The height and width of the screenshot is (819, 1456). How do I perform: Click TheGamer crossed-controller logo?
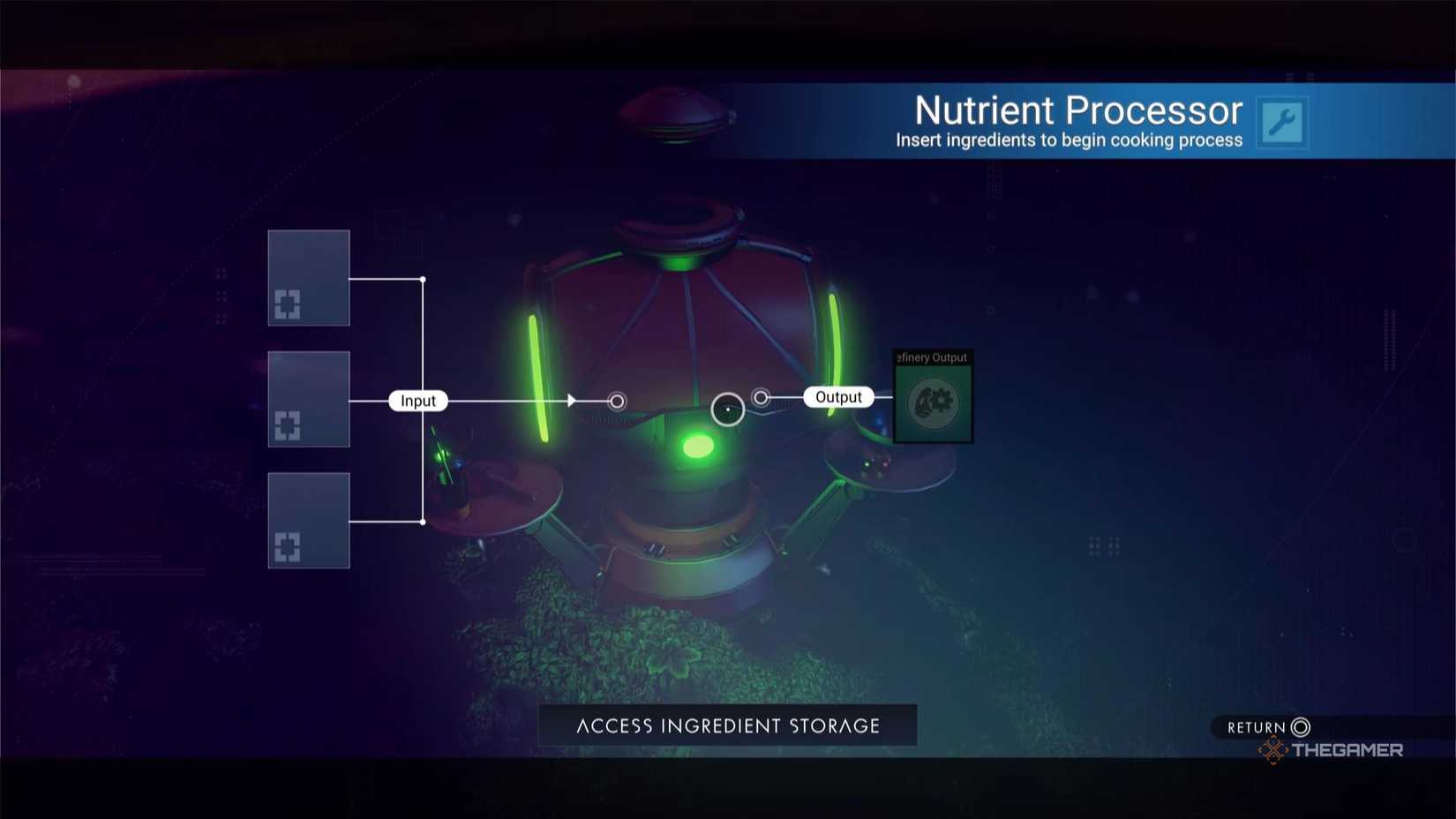coord(1273,751)
